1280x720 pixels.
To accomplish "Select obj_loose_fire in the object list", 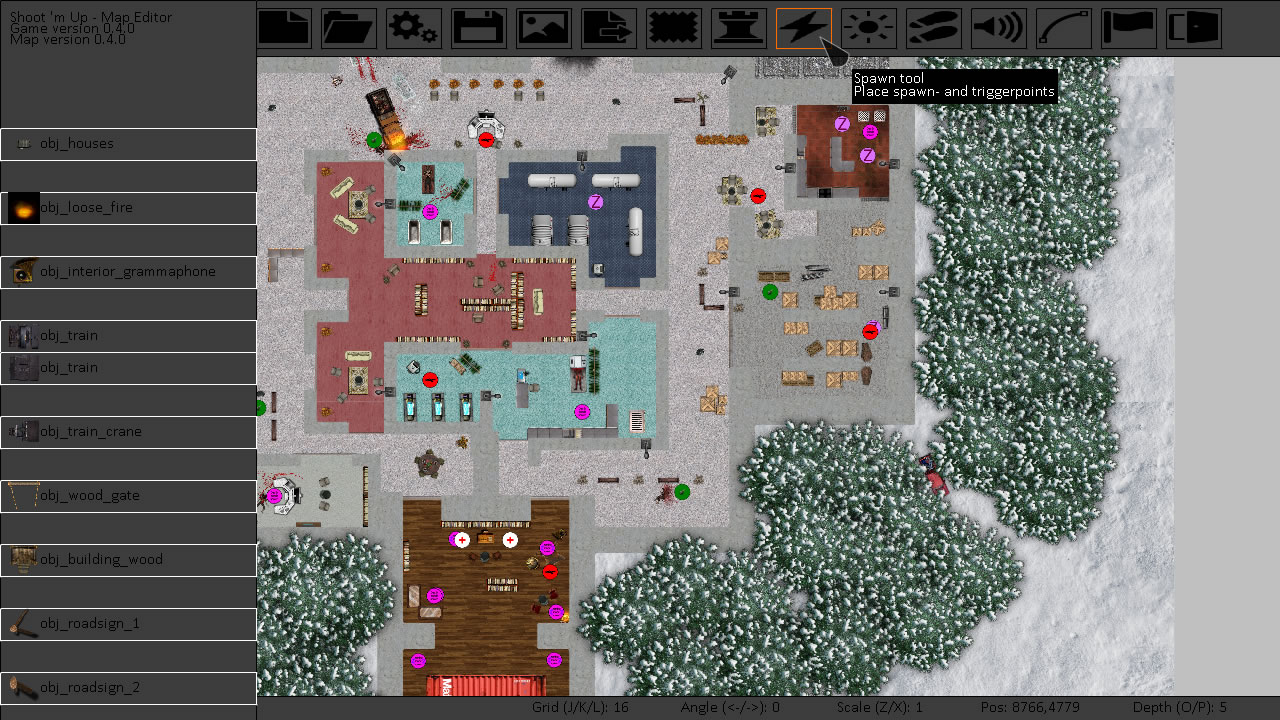I will (128, 207).
